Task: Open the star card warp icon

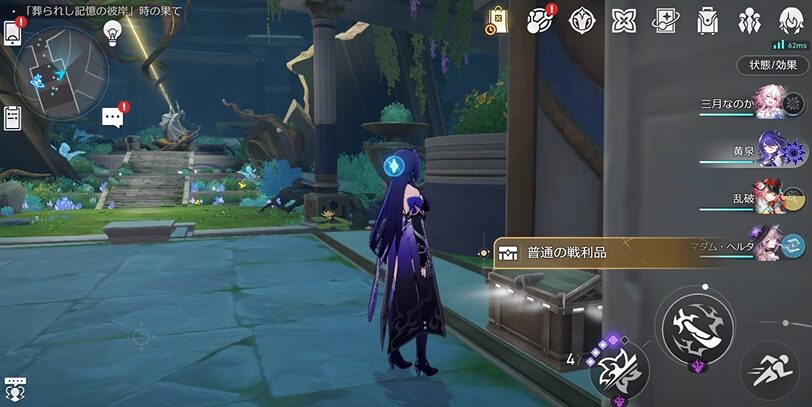Action: (666, 20)
